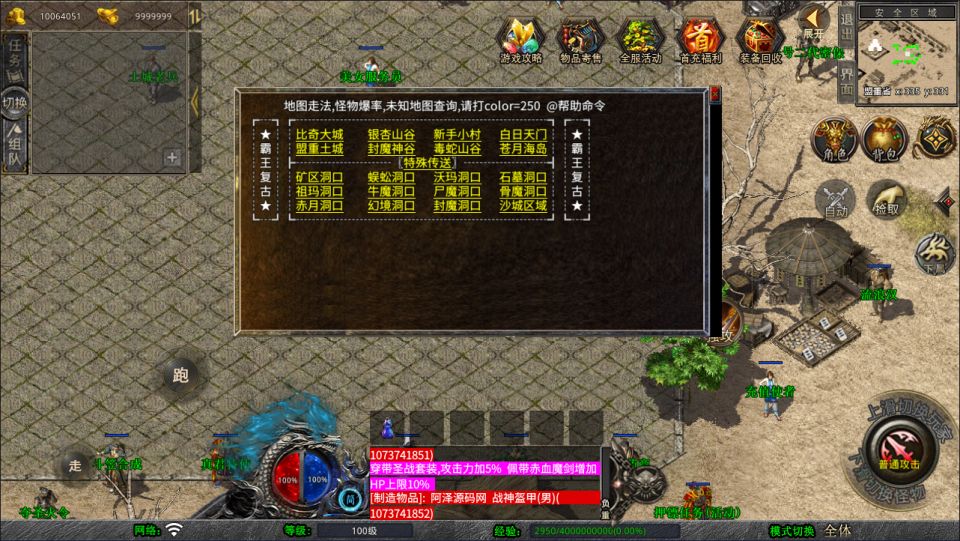
Task: Pick the 苍月海岛 teleport option
Action: (x=523, y=148)
